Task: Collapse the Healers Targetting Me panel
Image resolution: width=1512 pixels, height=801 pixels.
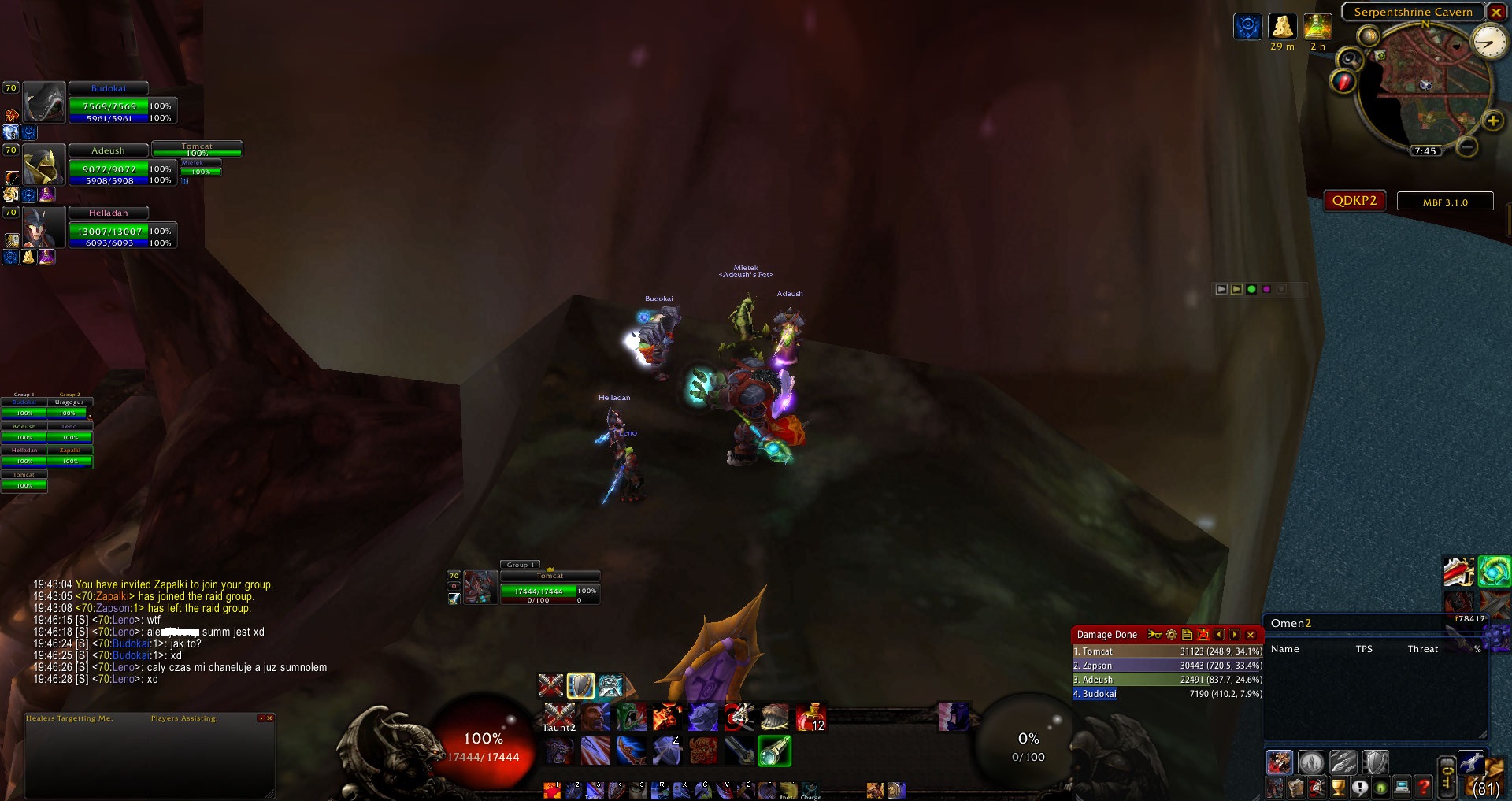Action: click(x=261, y=718)
